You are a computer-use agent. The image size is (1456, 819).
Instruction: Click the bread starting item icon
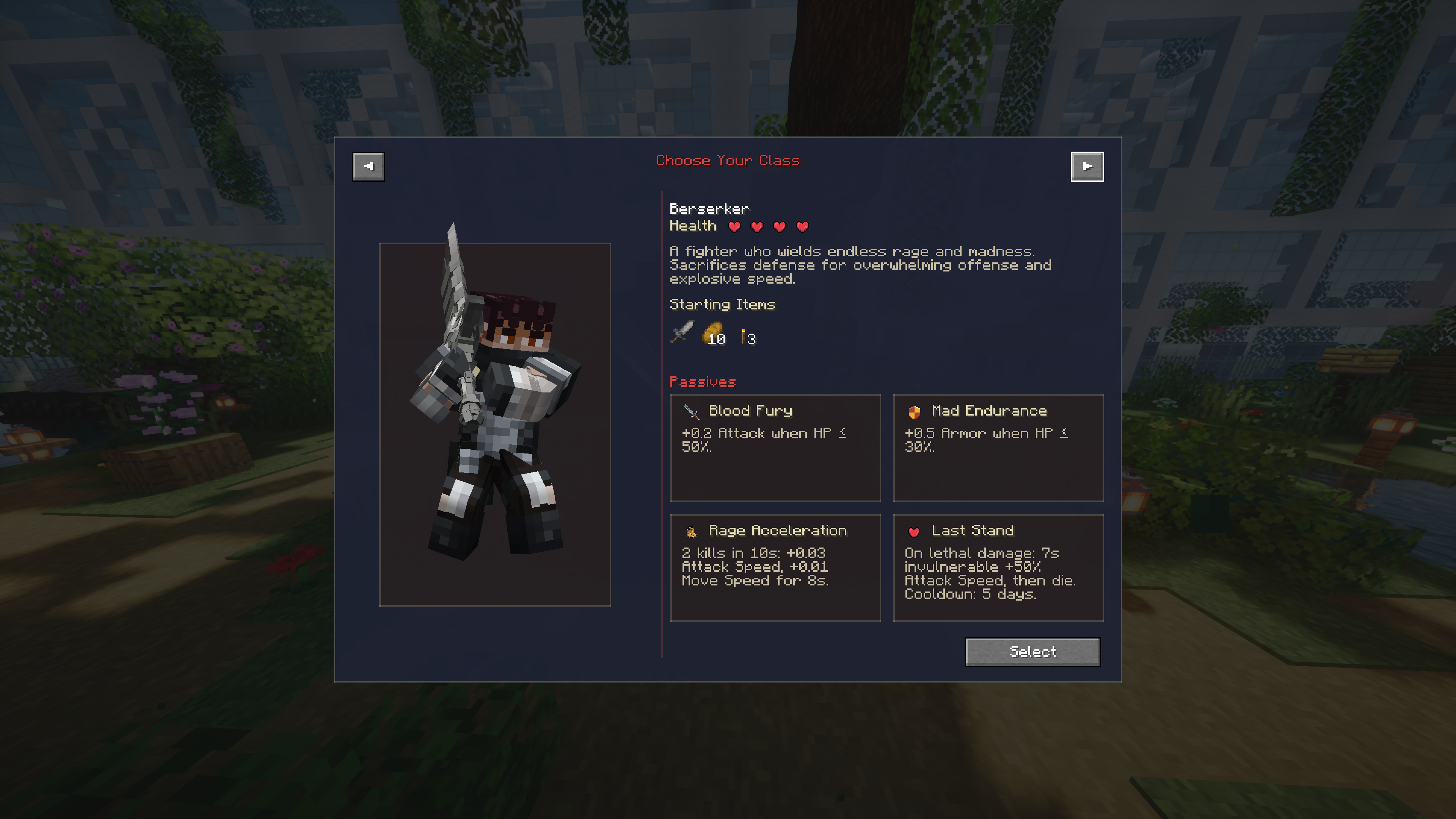point(713,333)
